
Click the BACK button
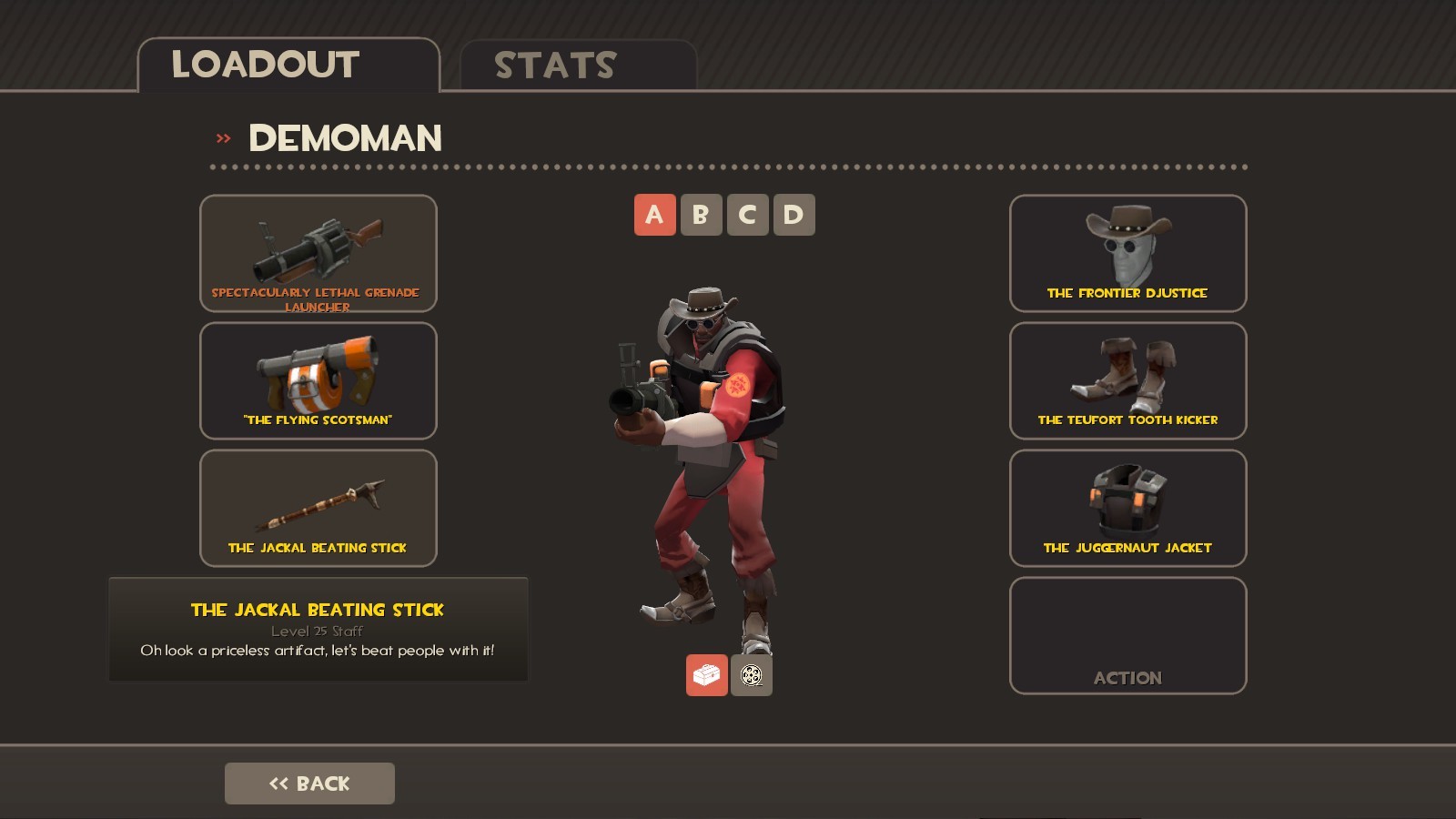309,783
